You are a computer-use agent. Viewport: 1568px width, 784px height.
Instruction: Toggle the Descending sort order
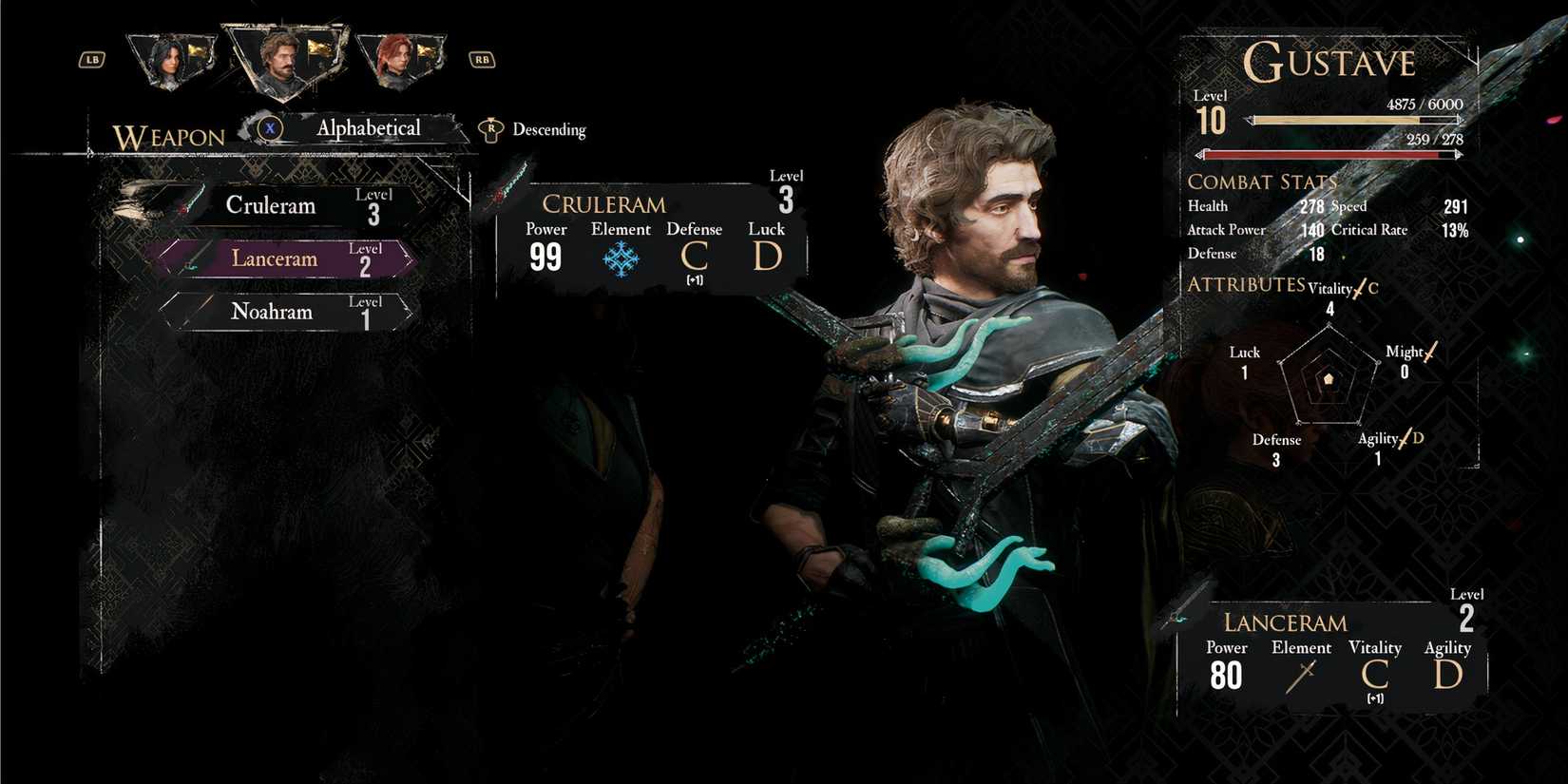[549, 129]
